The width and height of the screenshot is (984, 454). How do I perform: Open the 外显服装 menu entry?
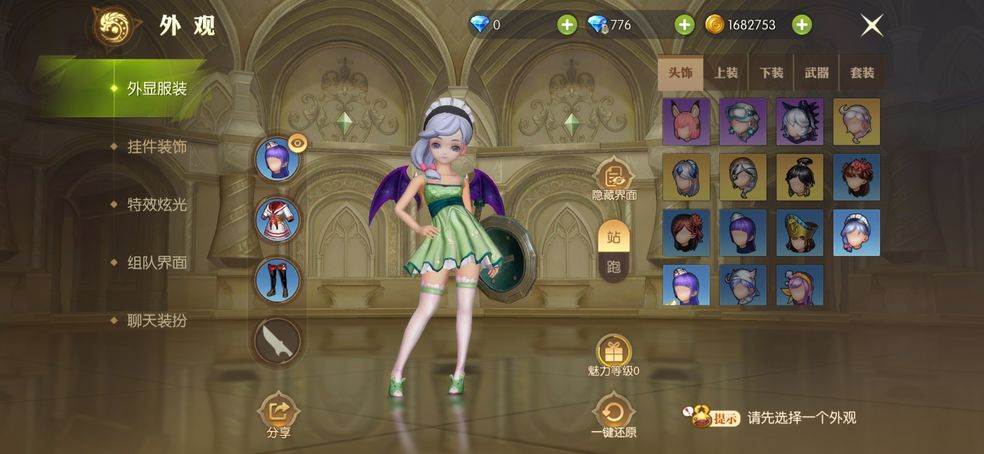click(x=156, y=88)
